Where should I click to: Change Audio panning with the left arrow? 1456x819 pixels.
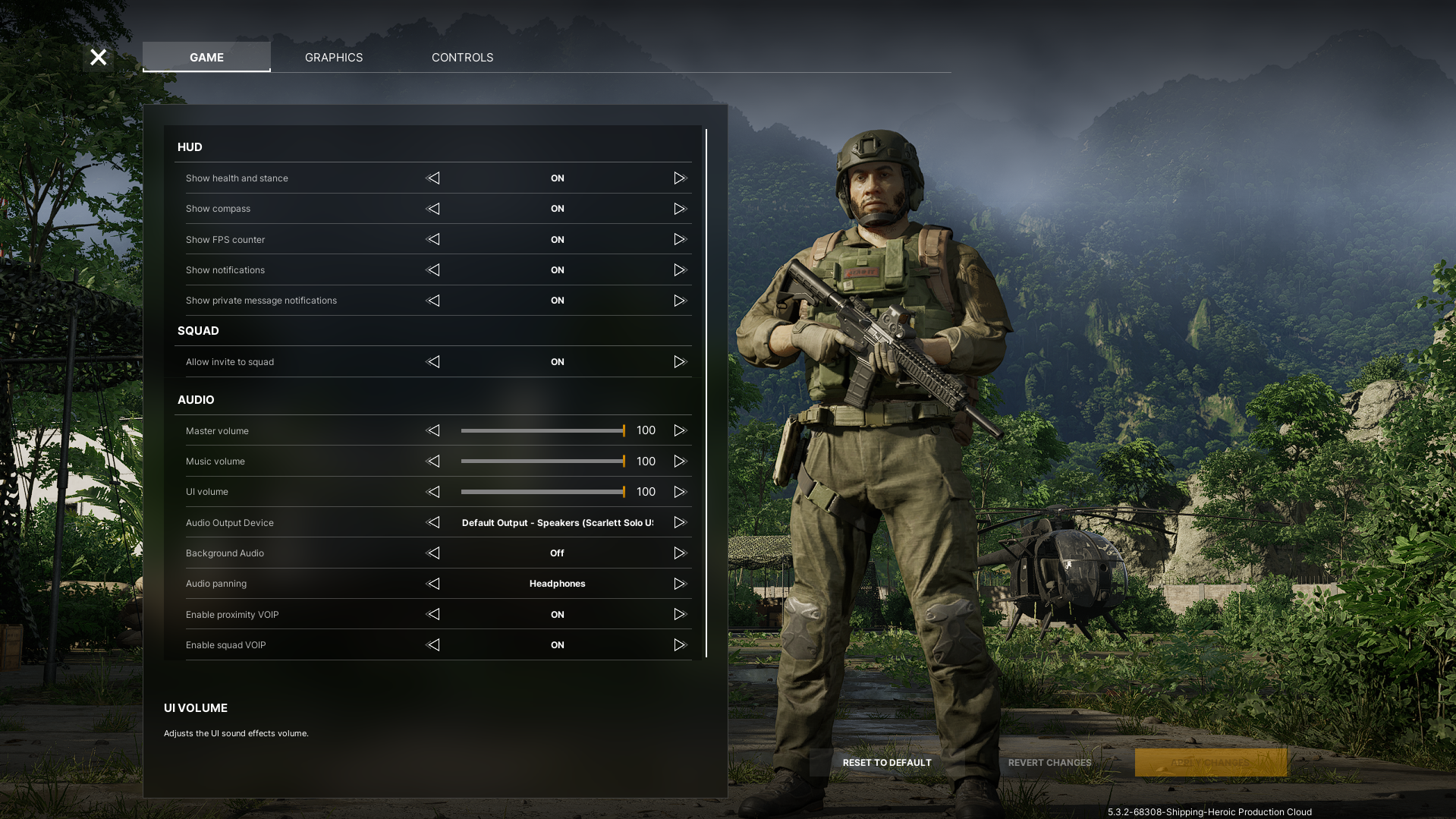433,584
